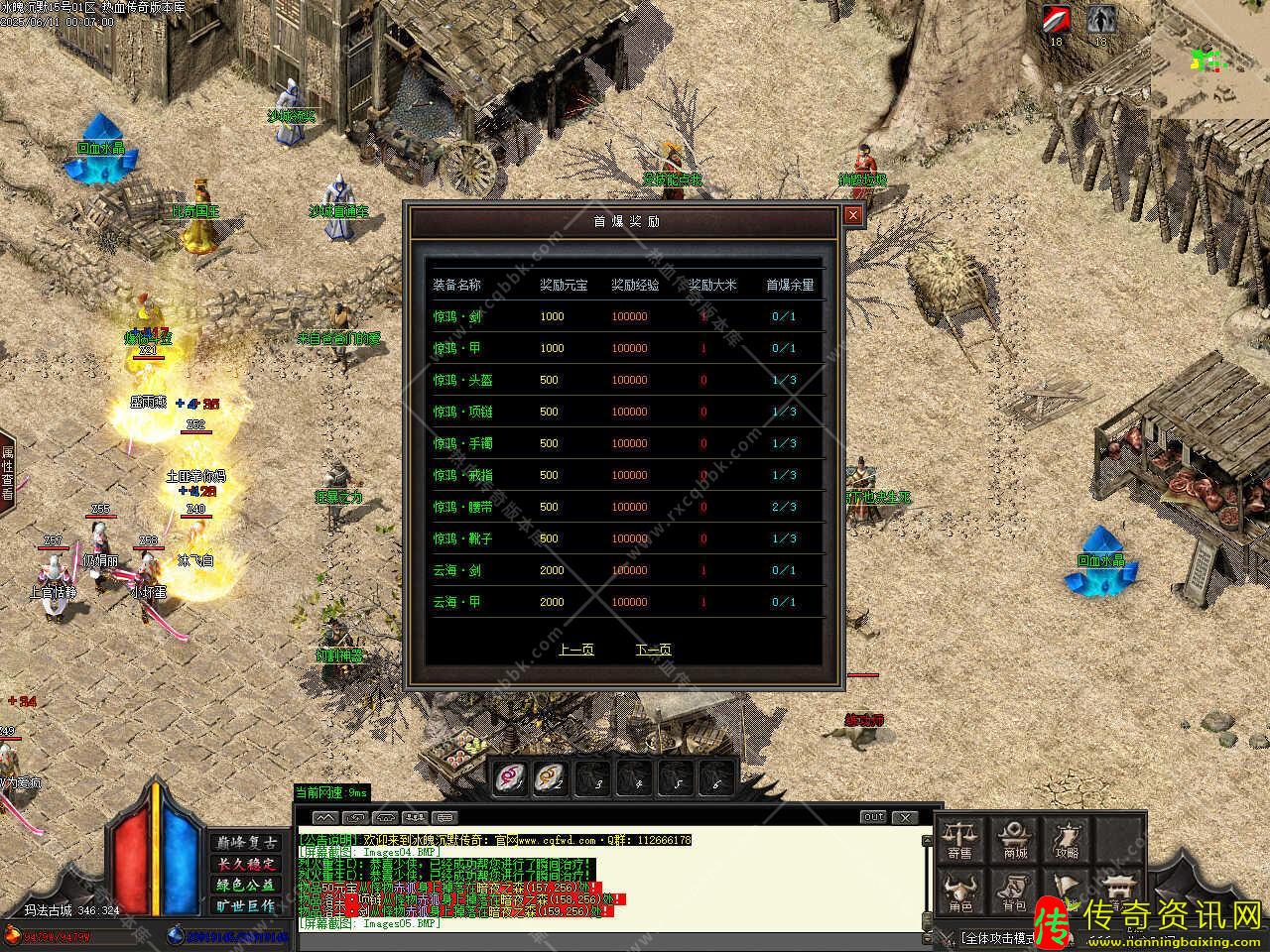Click the 巅峰复古 button
The height and width of the screenshot is (952, 1270).
coord(246,843)
